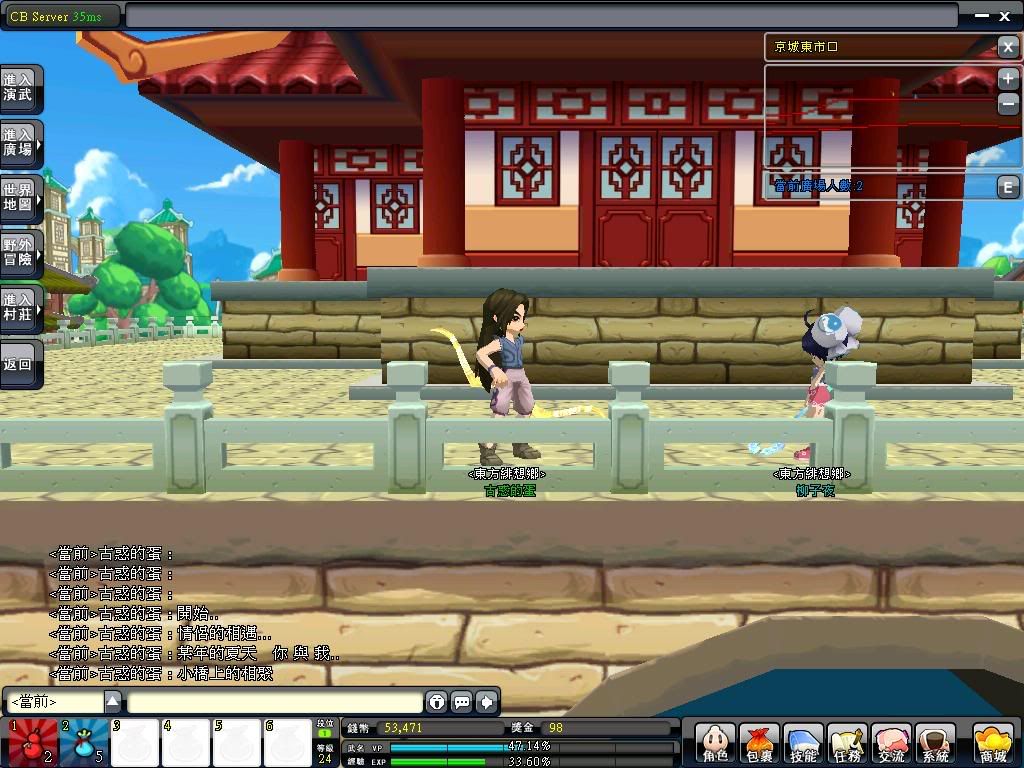Enter the village via 進入村莊
The image size is (1024, 768).
(20, 308)
